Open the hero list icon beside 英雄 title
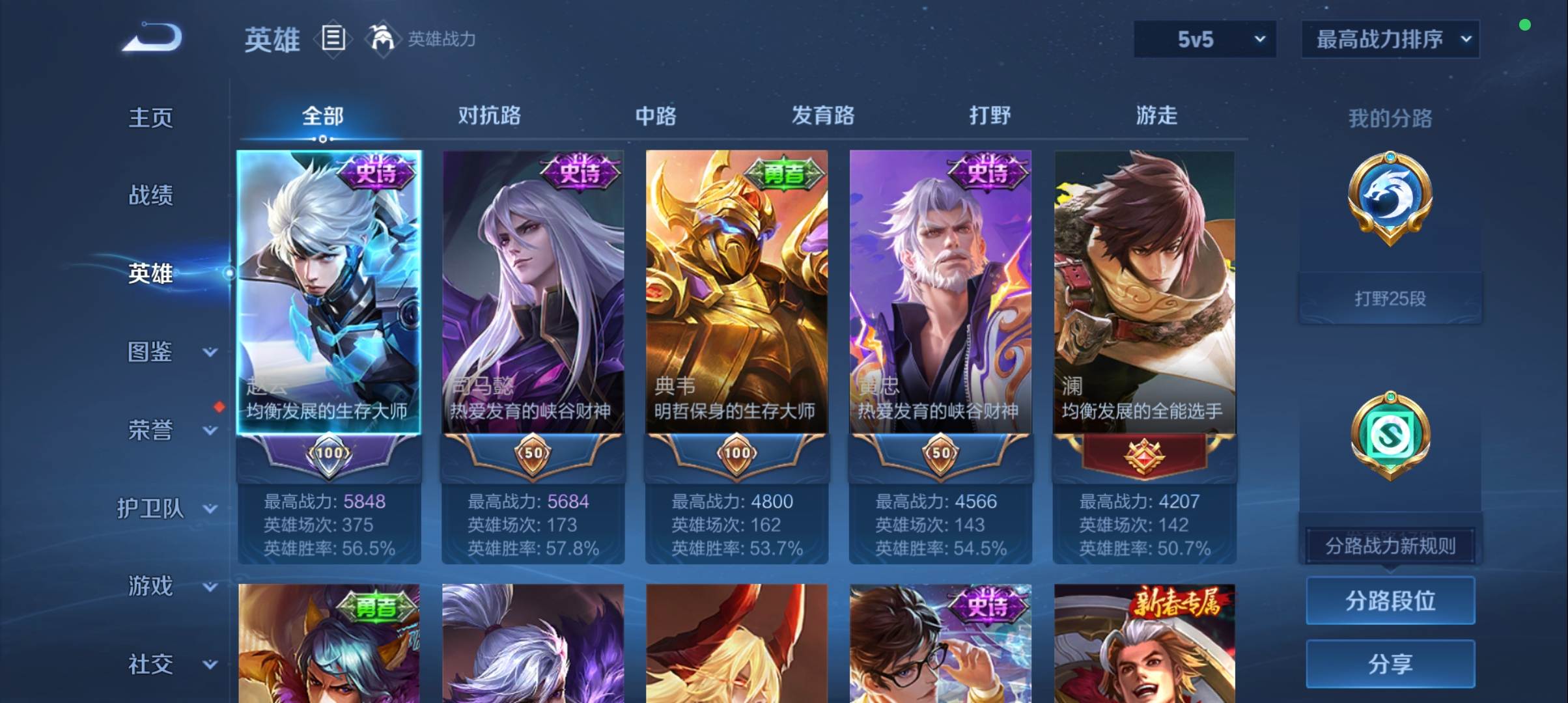The image size is (1568, 703). [333, 39]
